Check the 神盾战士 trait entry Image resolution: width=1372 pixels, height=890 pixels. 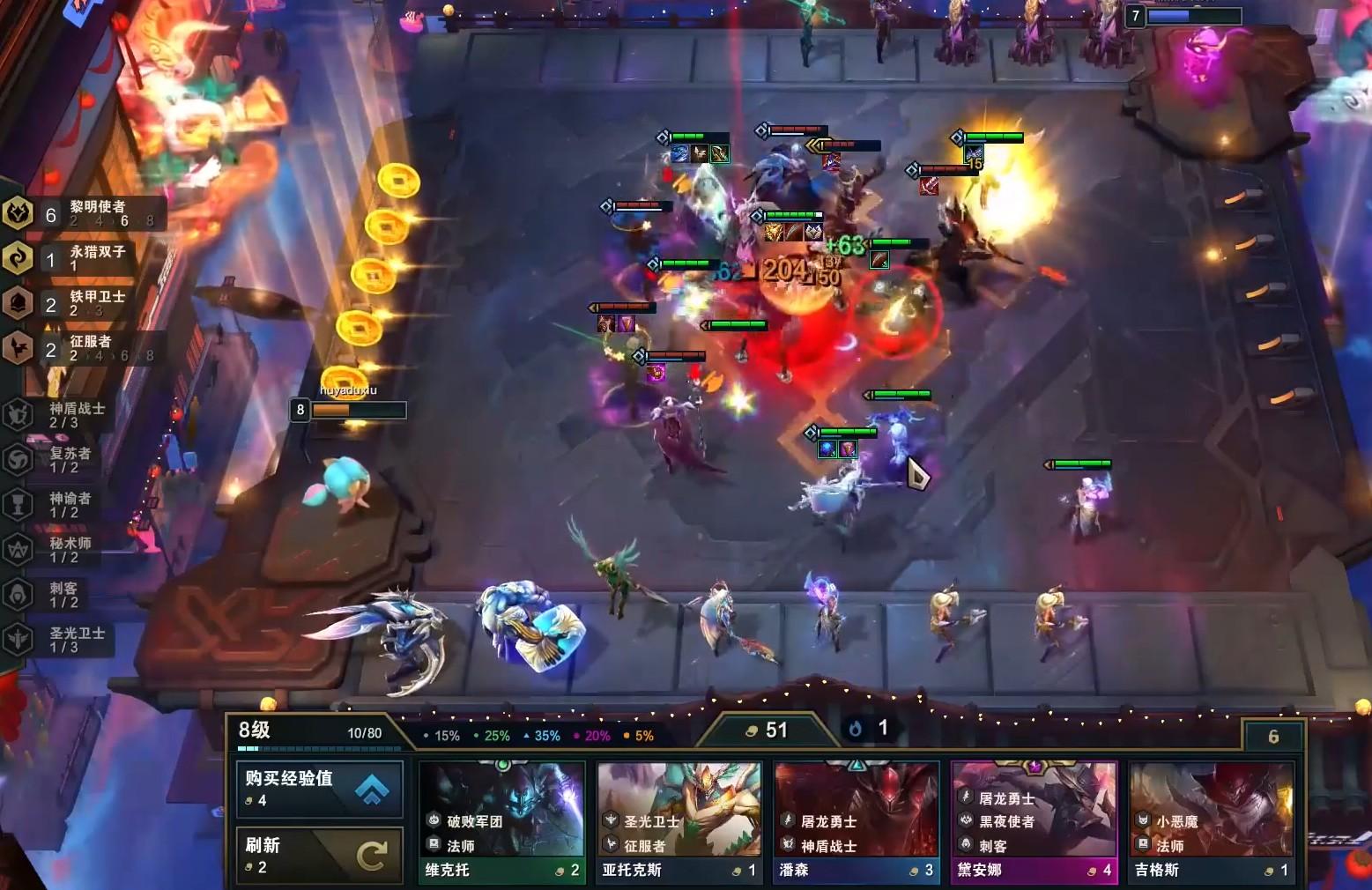(62, 415)
